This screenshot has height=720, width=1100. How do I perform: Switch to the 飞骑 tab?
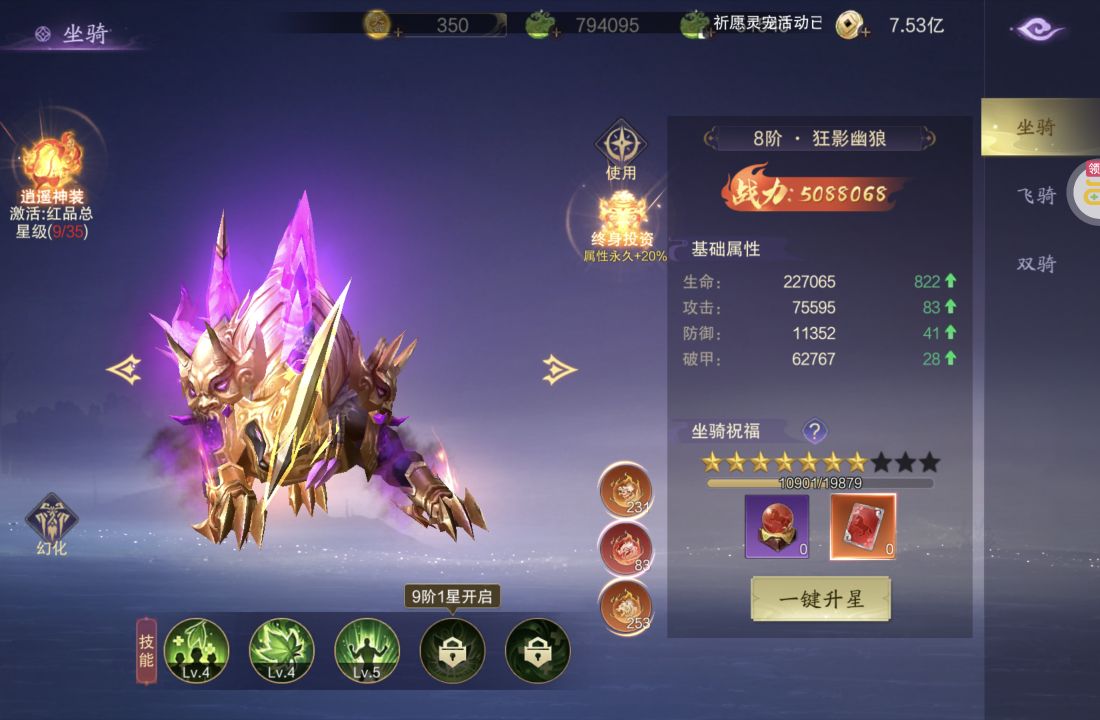pyautogui.click(x=1036, y=196)
